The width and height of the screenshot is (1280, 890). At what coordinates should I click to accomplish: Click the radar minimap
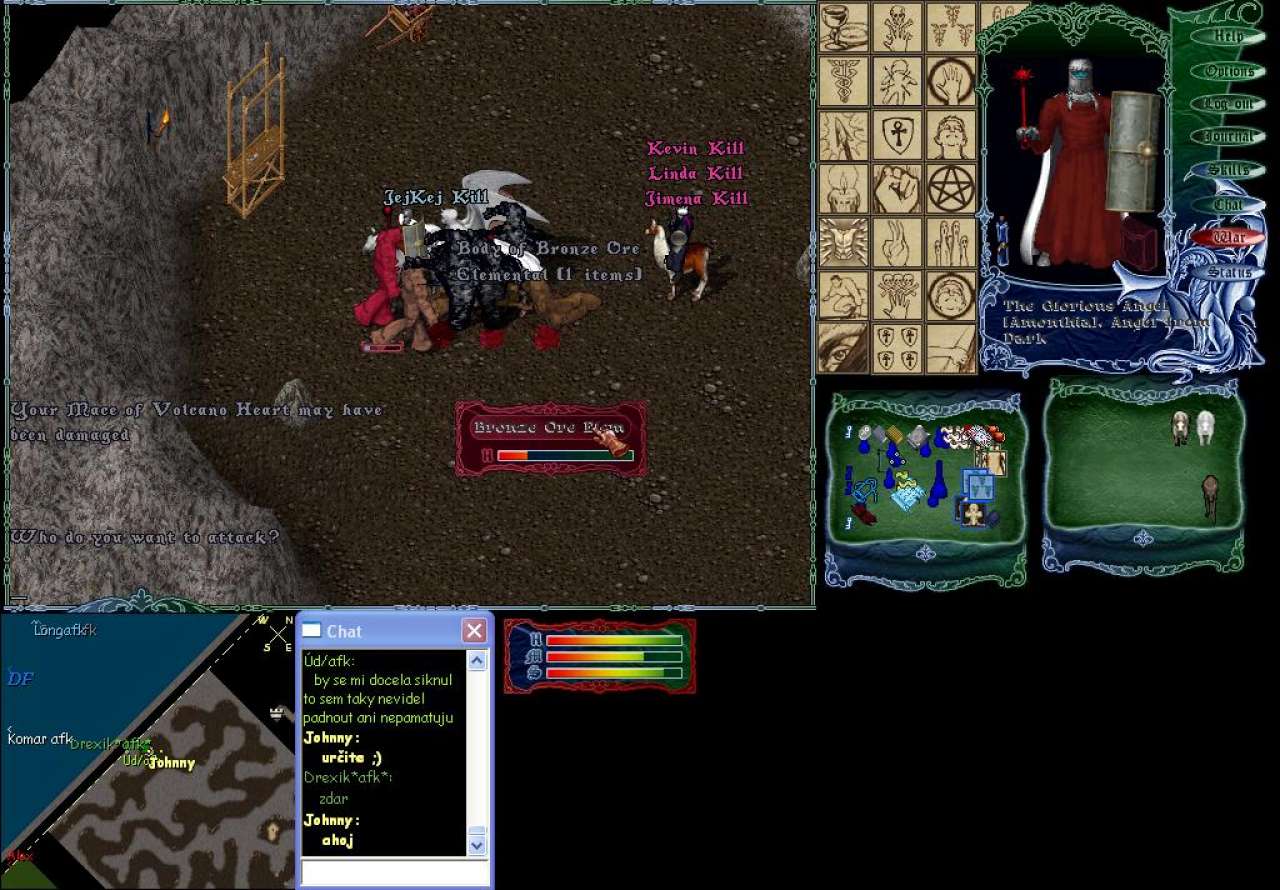click(x=148, y=750)
